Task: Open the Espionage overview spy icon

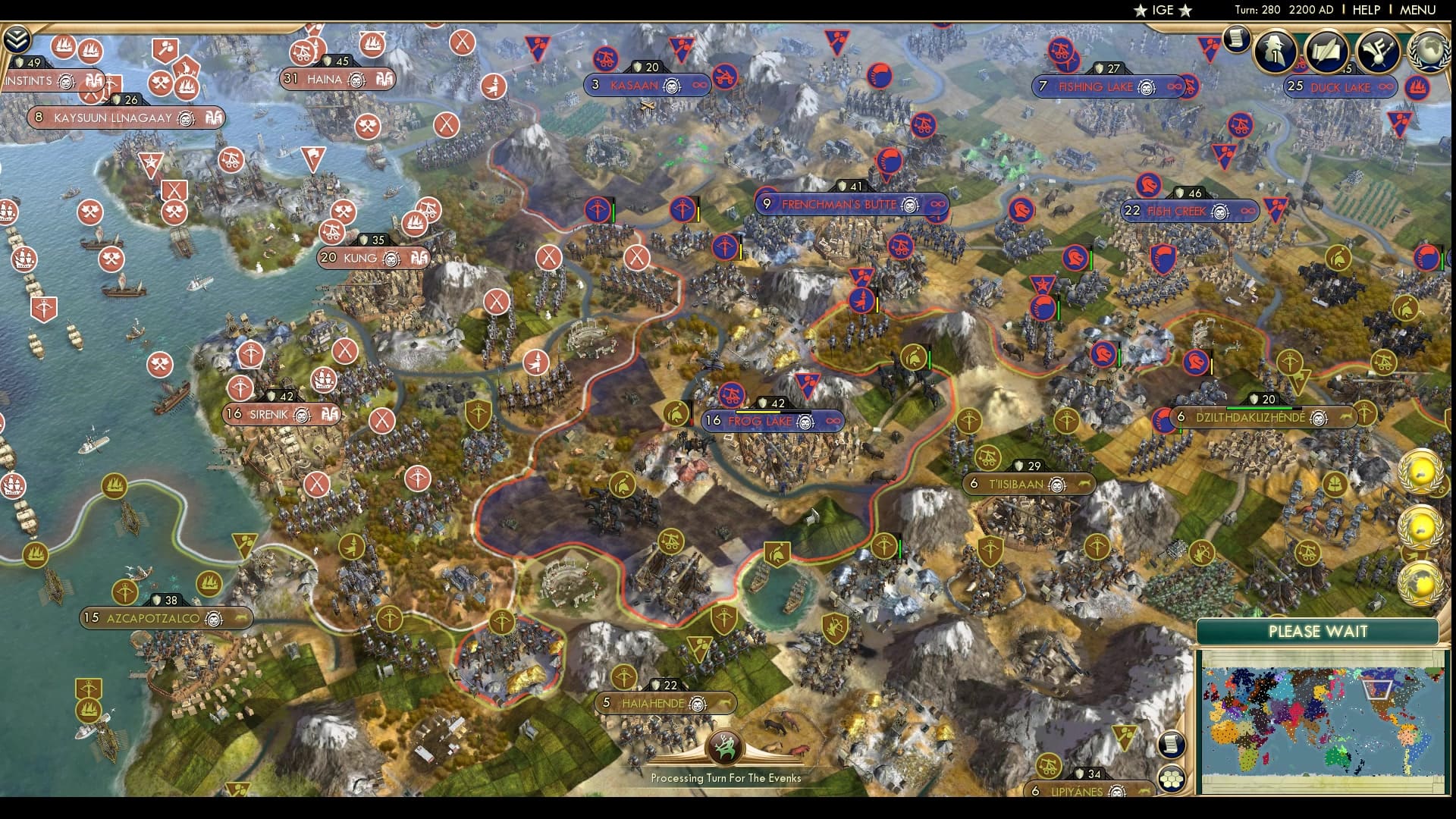Action: coord(1275,52)
